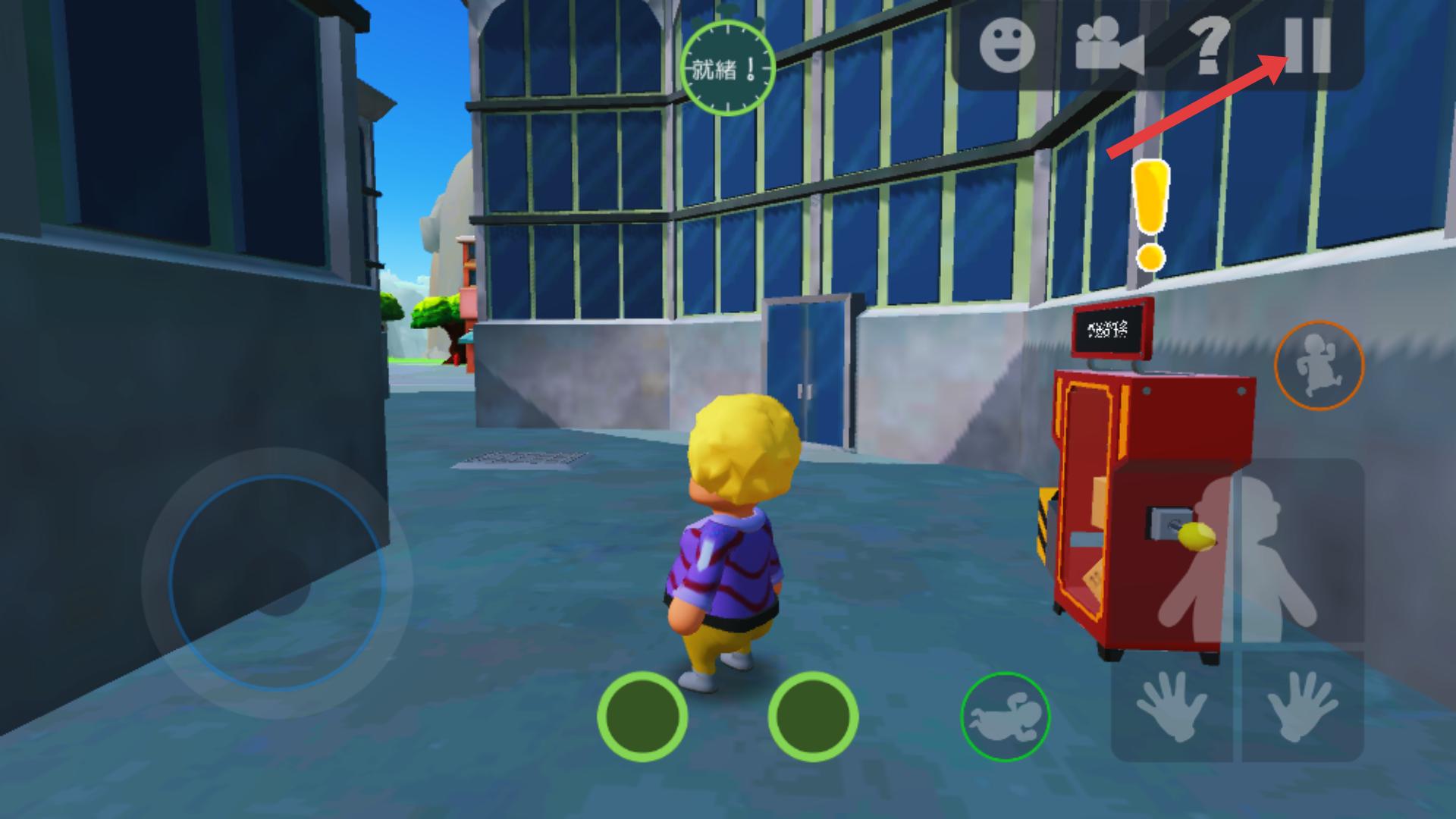Grab with the right hand button
This screenshot has height=819, width=1456.
point(1304,708)
